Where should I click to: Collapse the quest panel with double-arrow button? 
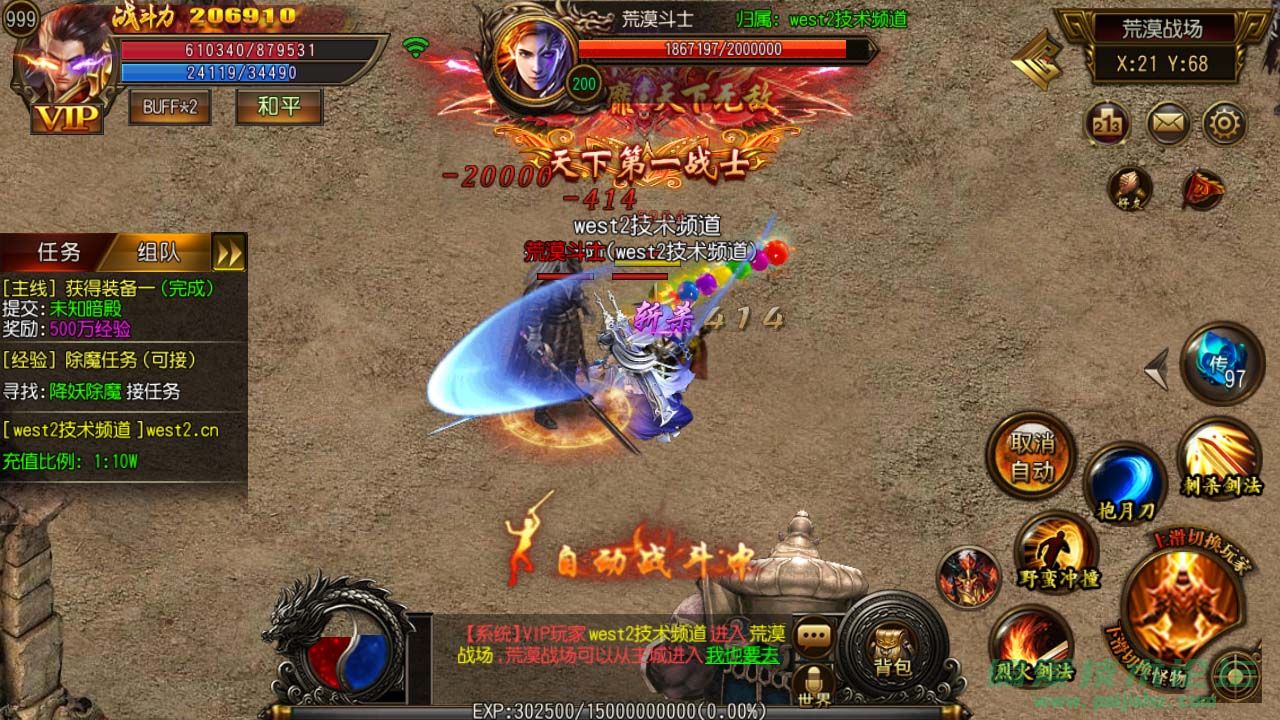pyautogui.click(x=230, y=253)
